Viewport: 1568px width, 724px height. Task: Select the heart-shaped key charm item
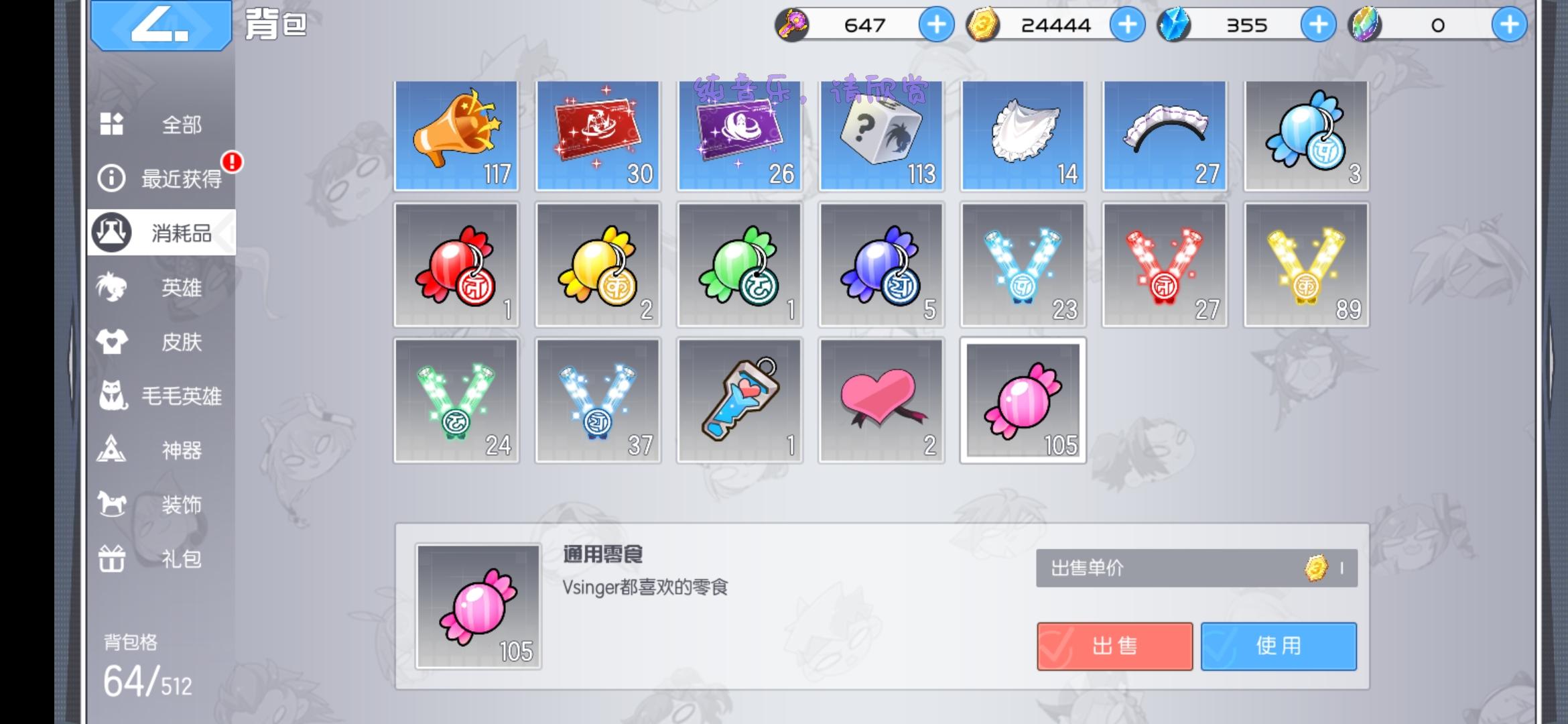739,400
